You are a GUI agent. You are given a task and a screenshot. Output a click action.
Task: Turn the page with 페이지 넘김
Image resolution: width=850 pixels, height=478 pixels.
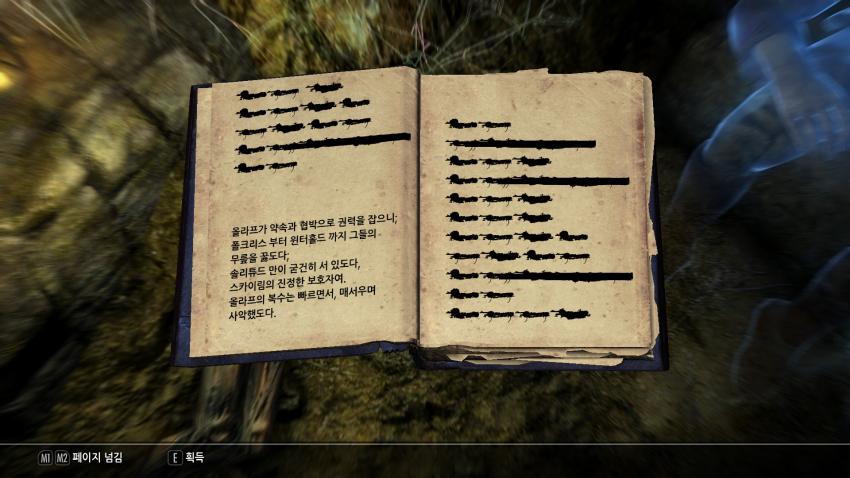[x=97, y=458]
